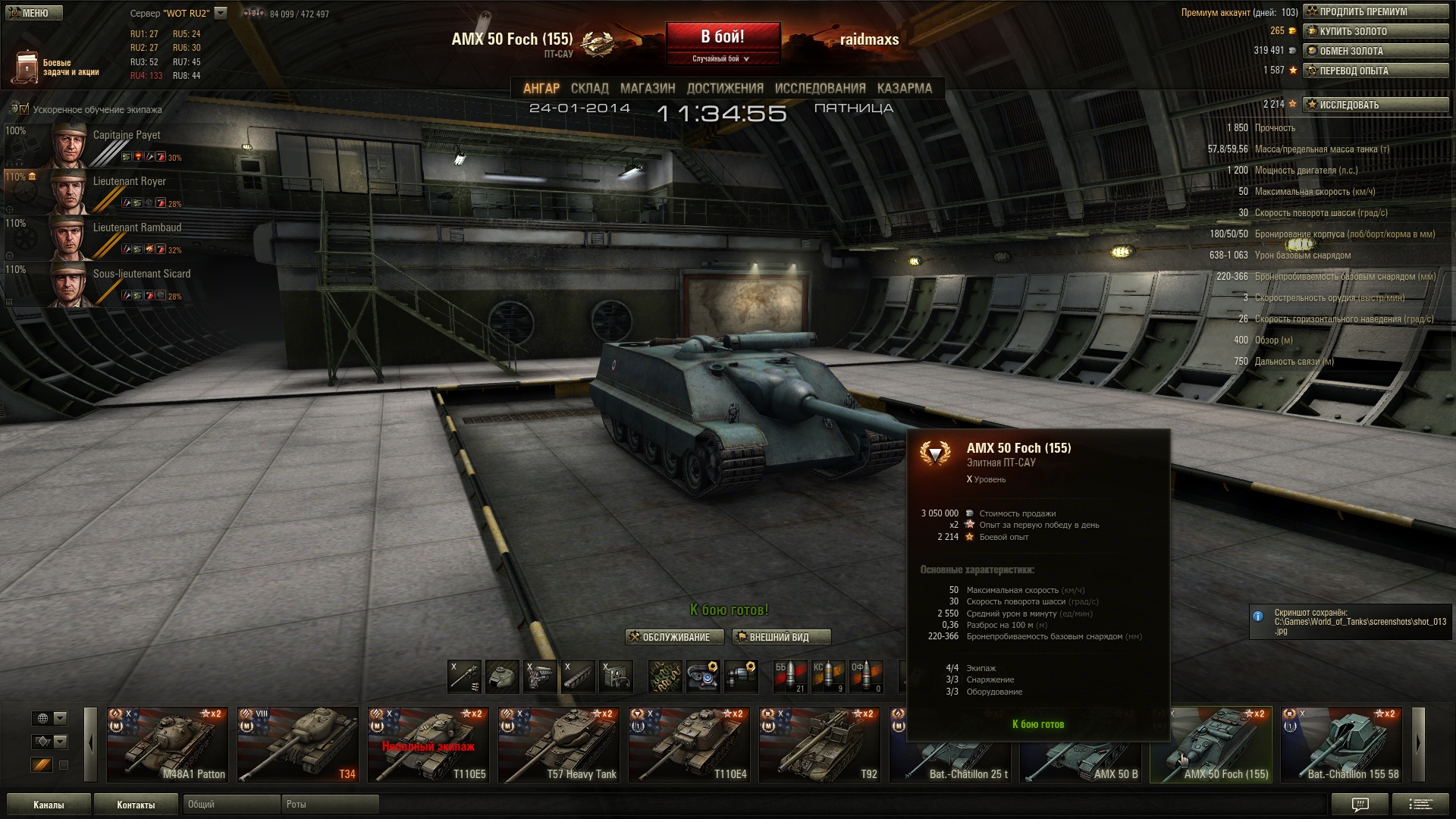Open the Контакты list
The image size is (1456, 819).
[x=136, y=805]
